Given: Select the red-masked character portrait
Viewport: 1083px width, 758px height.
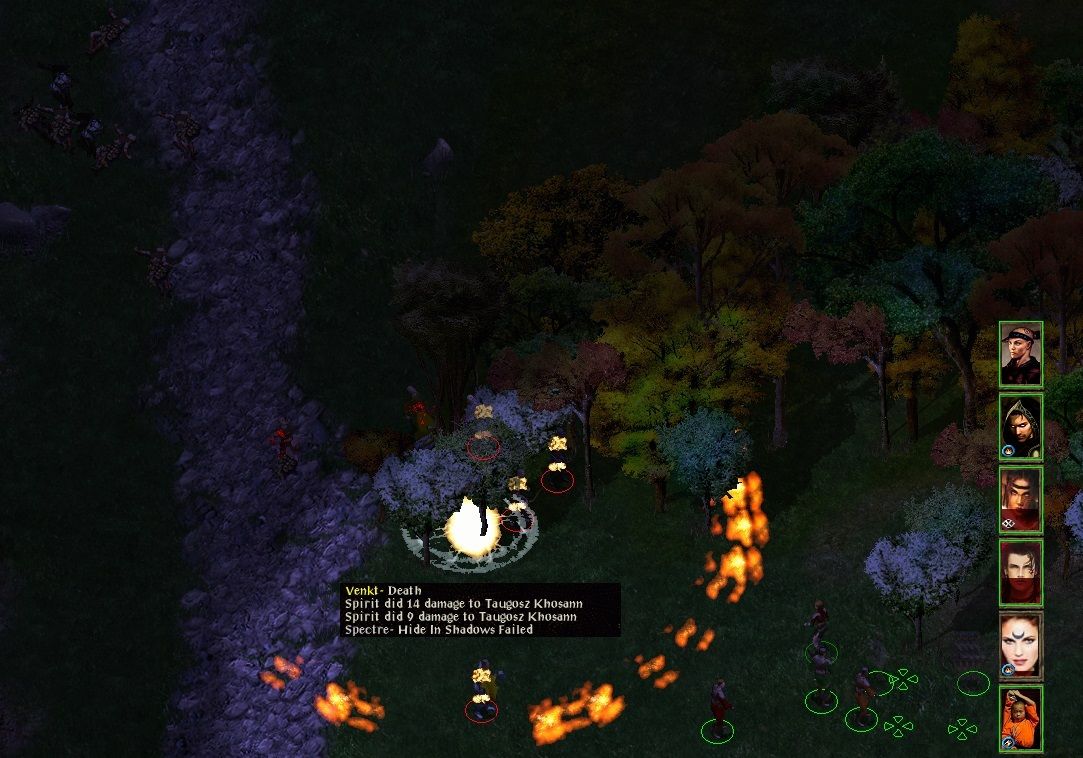Looking at the screenshot, I should pyautogui.click(x=1021, y=573).
